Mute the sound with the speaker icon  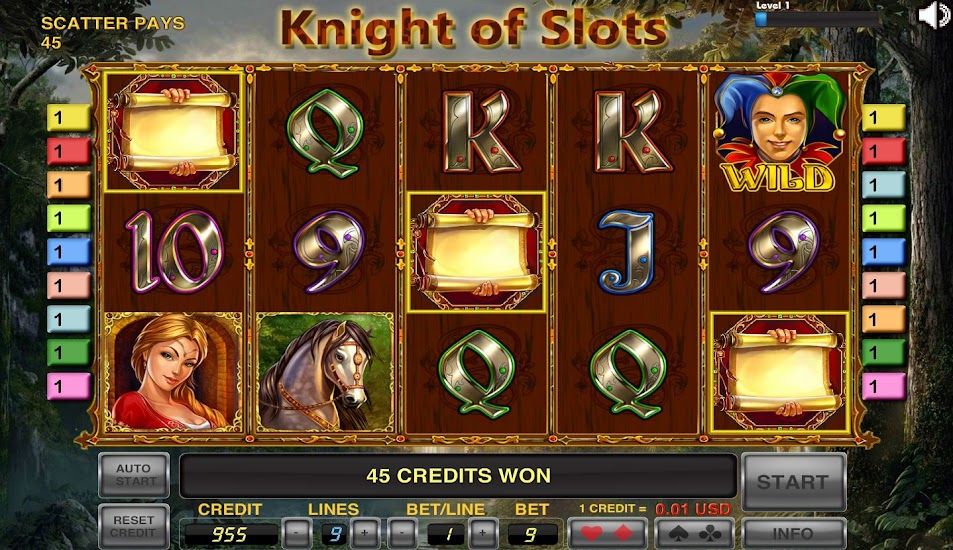pos(933,15)
